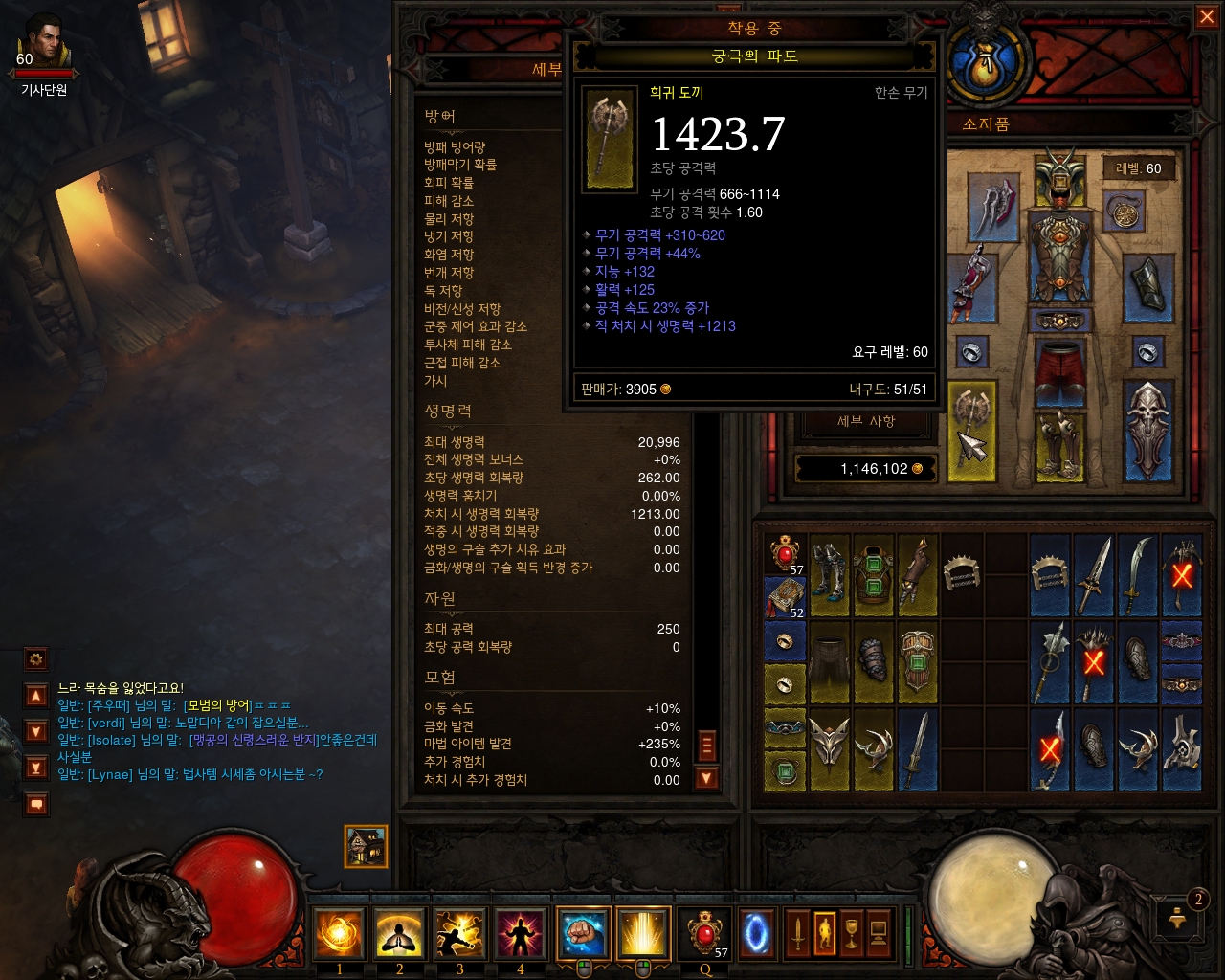
Task: Click the equipped horned helmet slot
Action: tap(1058, 179)
